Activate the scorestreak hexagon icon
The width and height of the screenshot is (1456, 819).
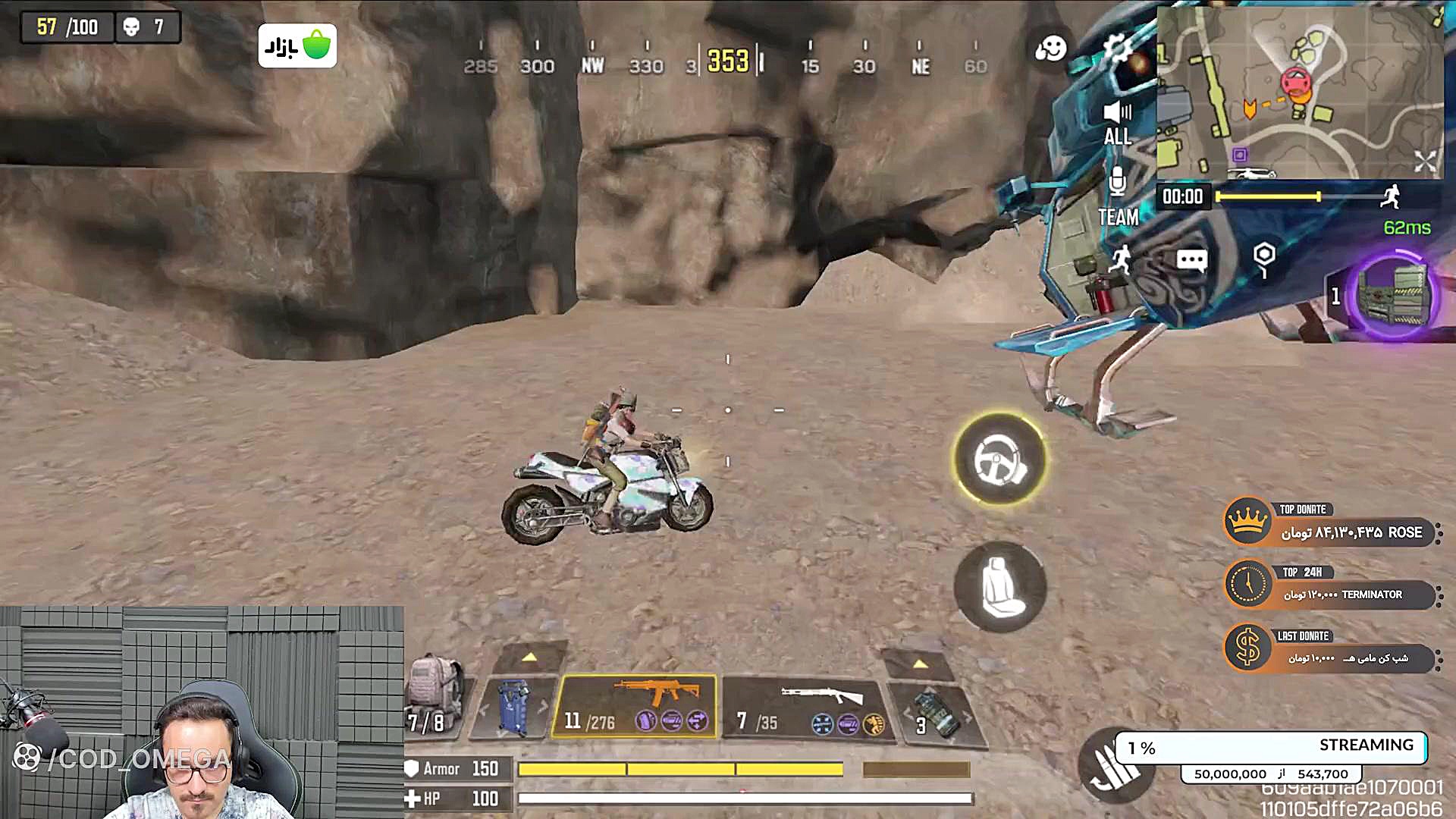pyautogui.click(x=1263, y=259)
